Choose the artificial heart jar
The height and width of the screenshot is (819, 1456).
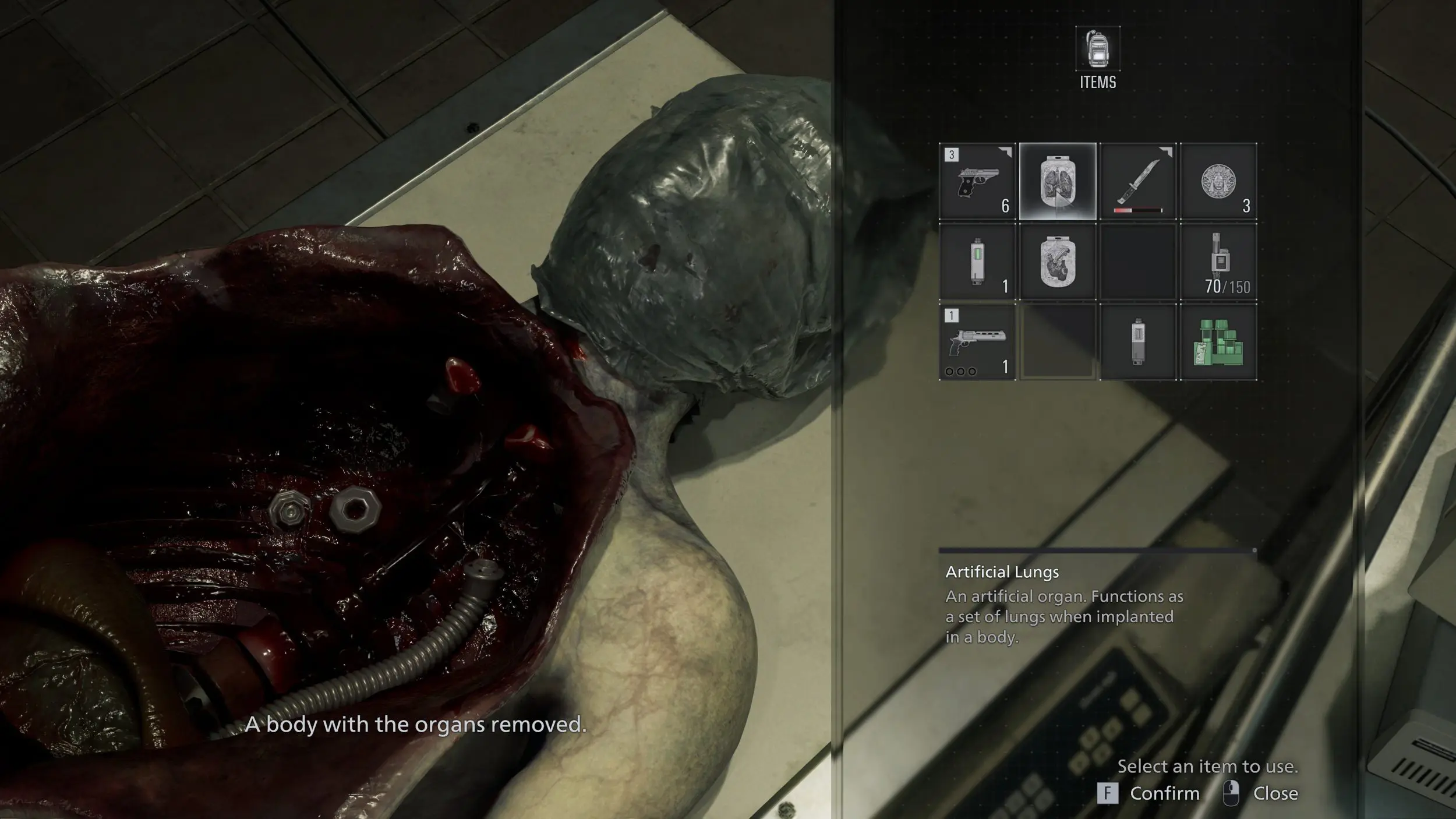coord(1058,262)
